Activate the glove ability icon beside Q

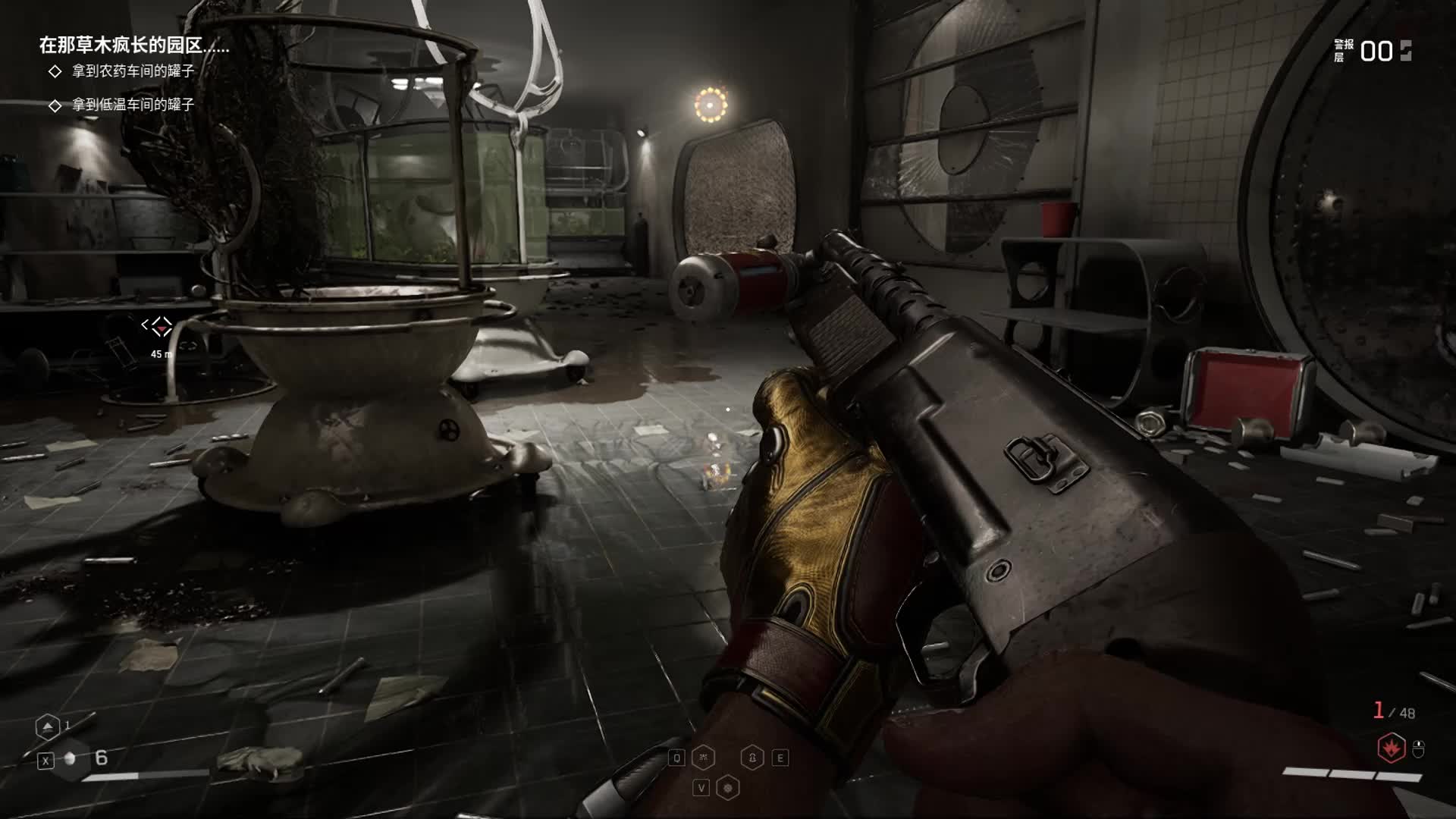[703, 758]
